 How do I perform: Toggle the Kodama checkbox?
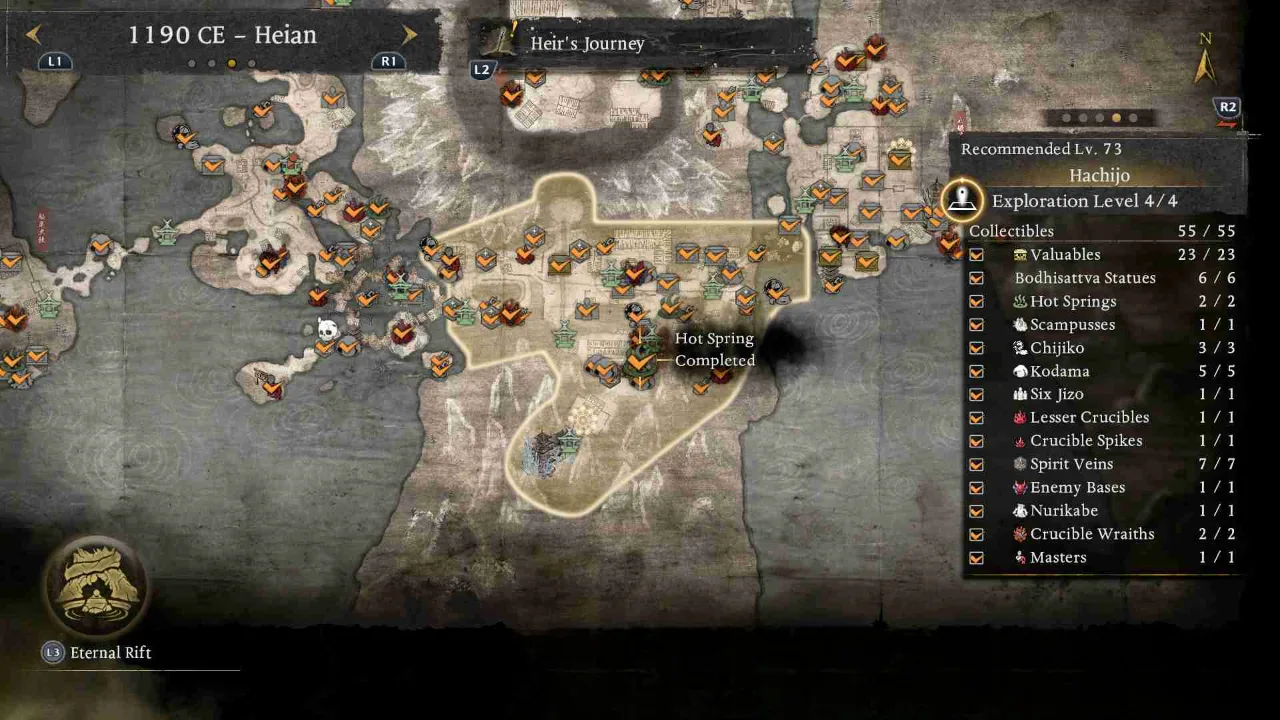(x=976, y=371)
